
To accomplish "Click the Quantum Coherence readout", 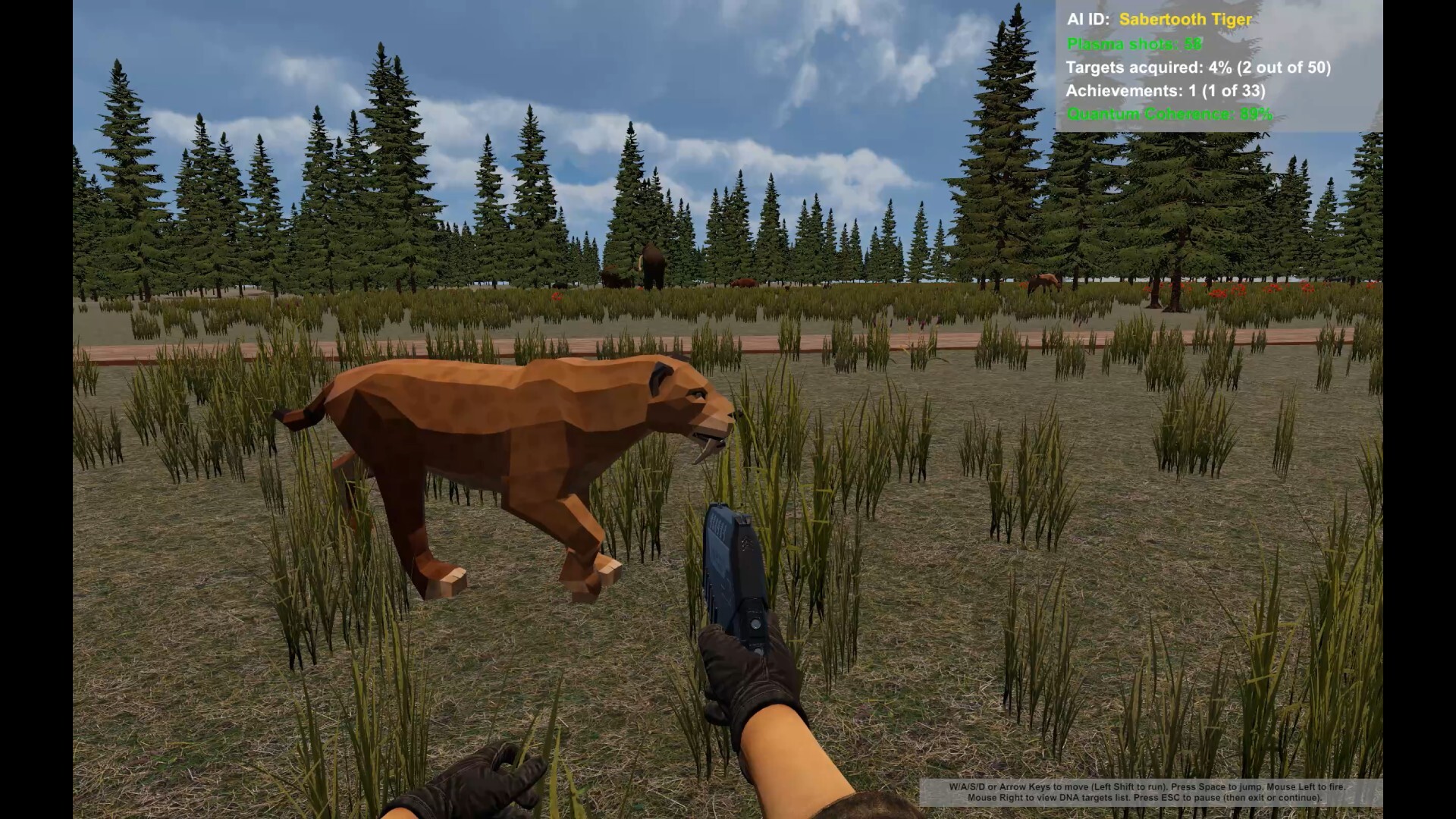I will click(1168, 115).
